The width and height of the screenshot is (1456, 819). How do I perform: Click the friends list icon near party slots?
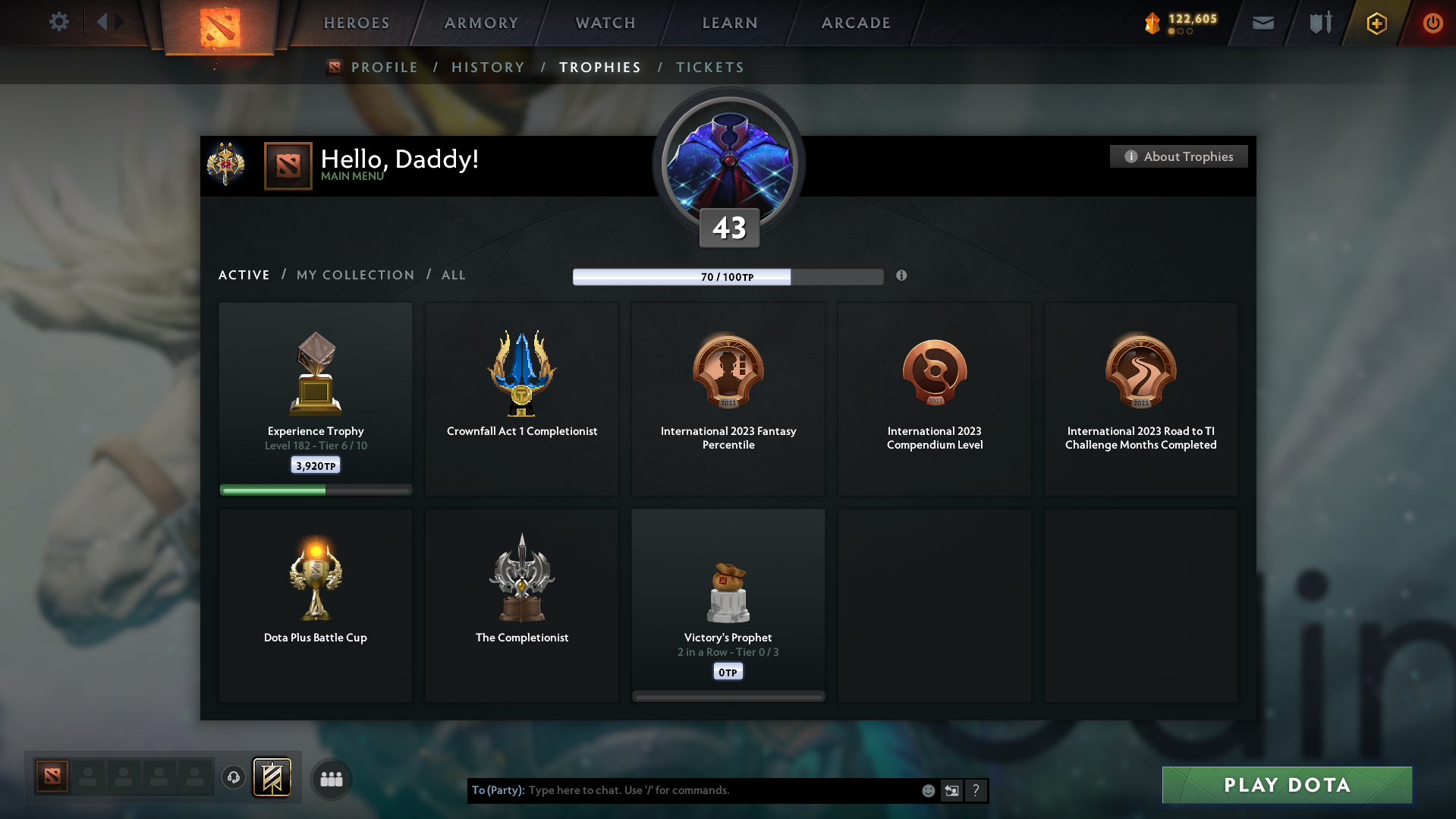click(331, 778)
